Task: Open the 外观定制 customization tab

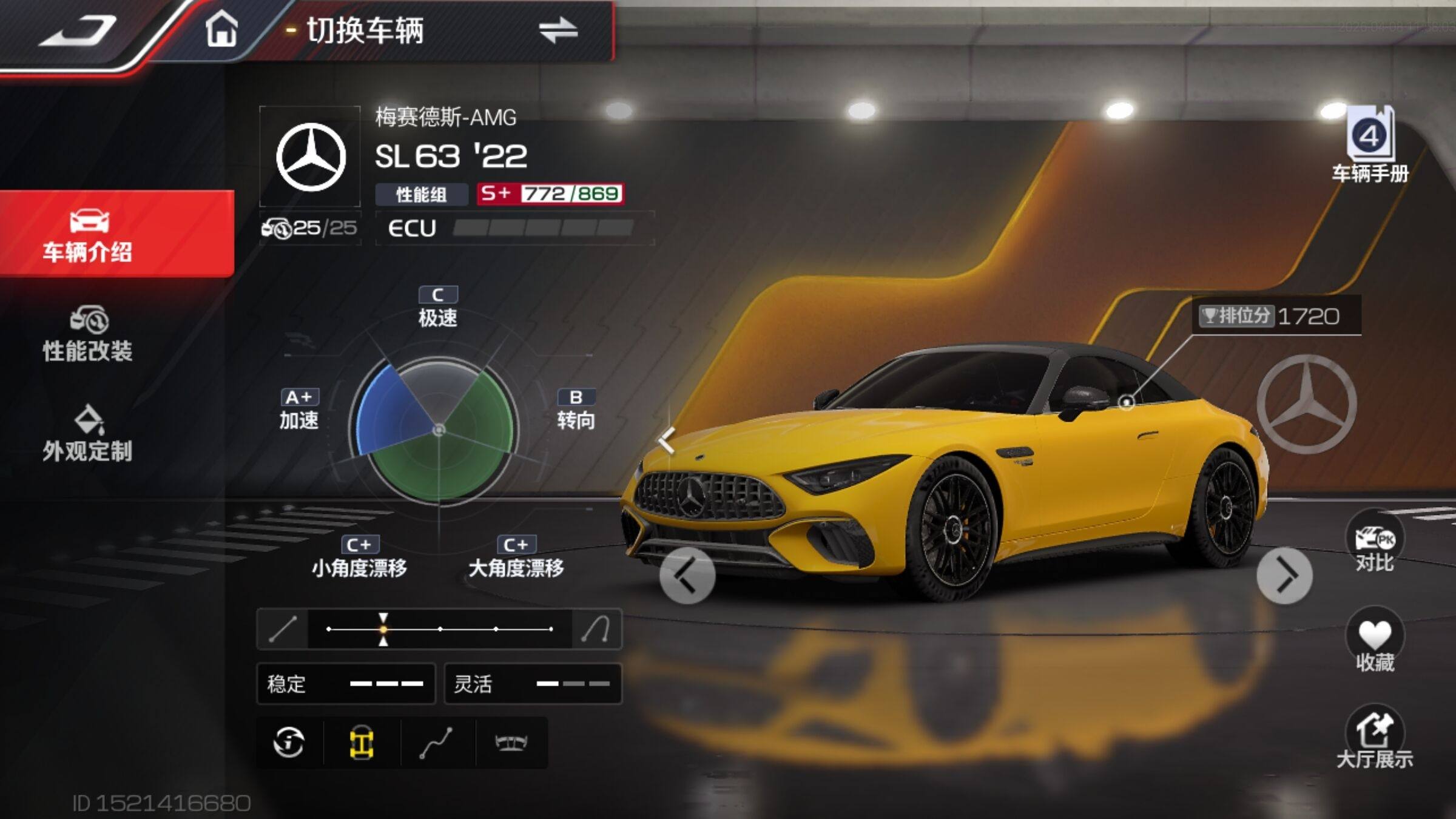Action: pos(88,434)
